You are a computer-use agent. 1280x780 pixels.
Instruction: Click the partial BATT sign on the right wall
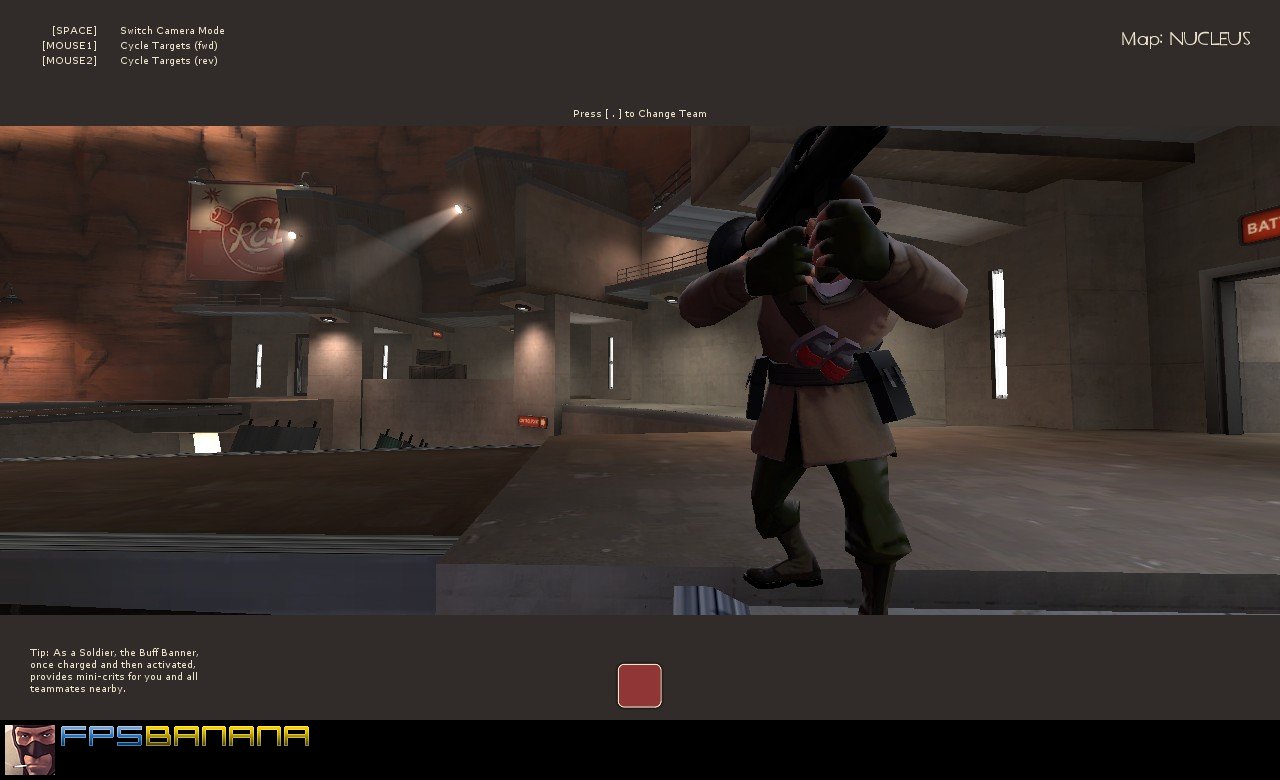1260,227
